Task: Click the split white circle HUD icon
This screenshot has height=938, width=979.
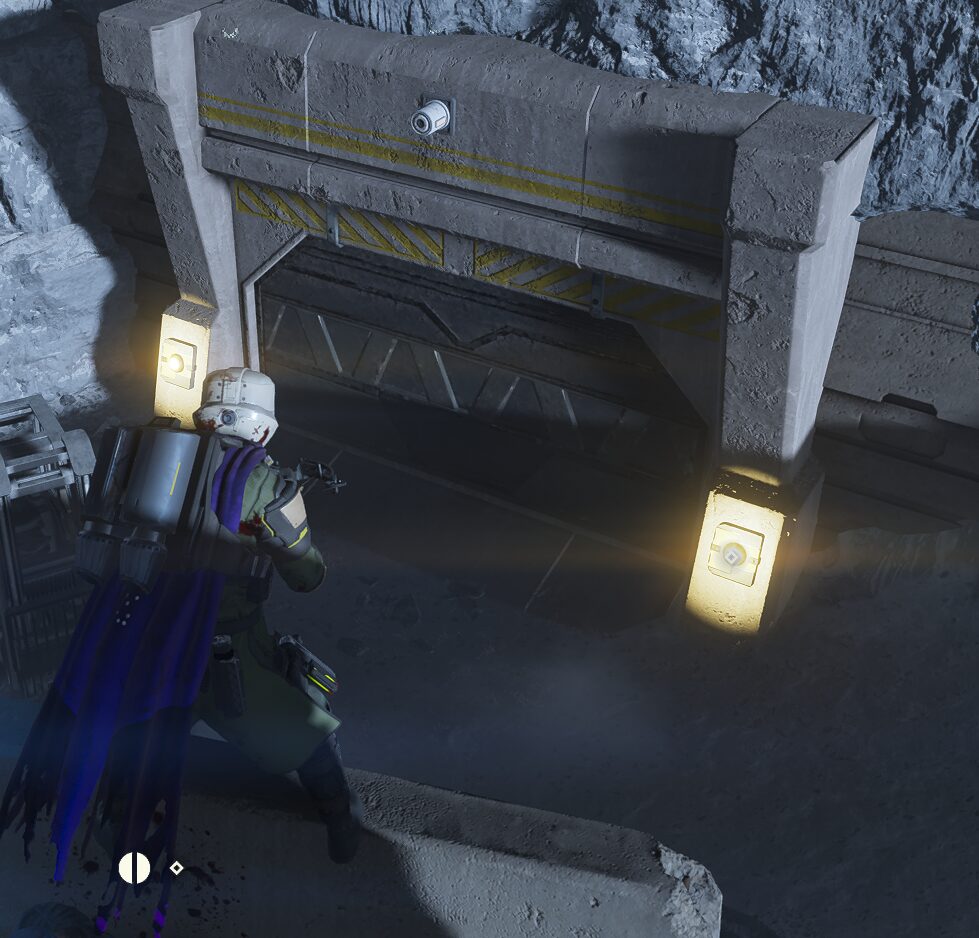Action: (134, 868)
